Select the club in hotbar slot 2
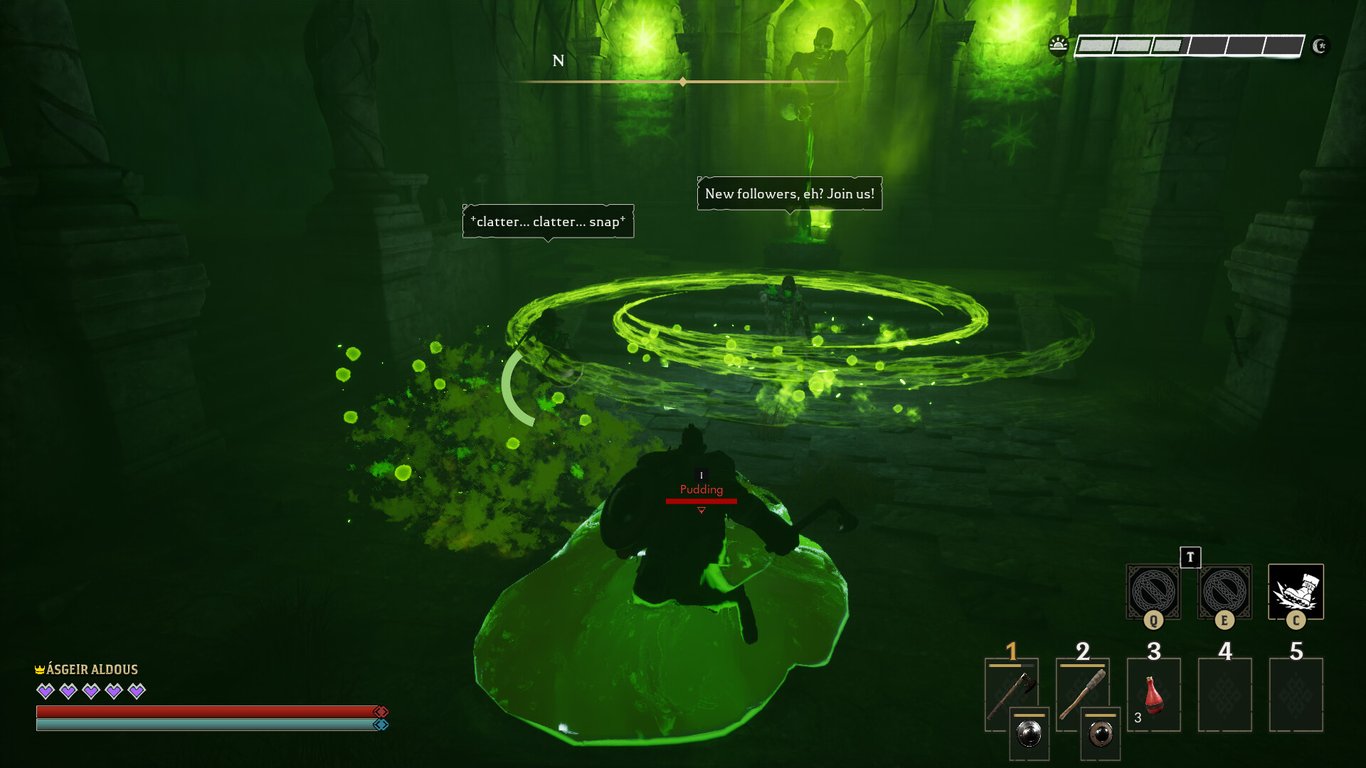 1082,690
